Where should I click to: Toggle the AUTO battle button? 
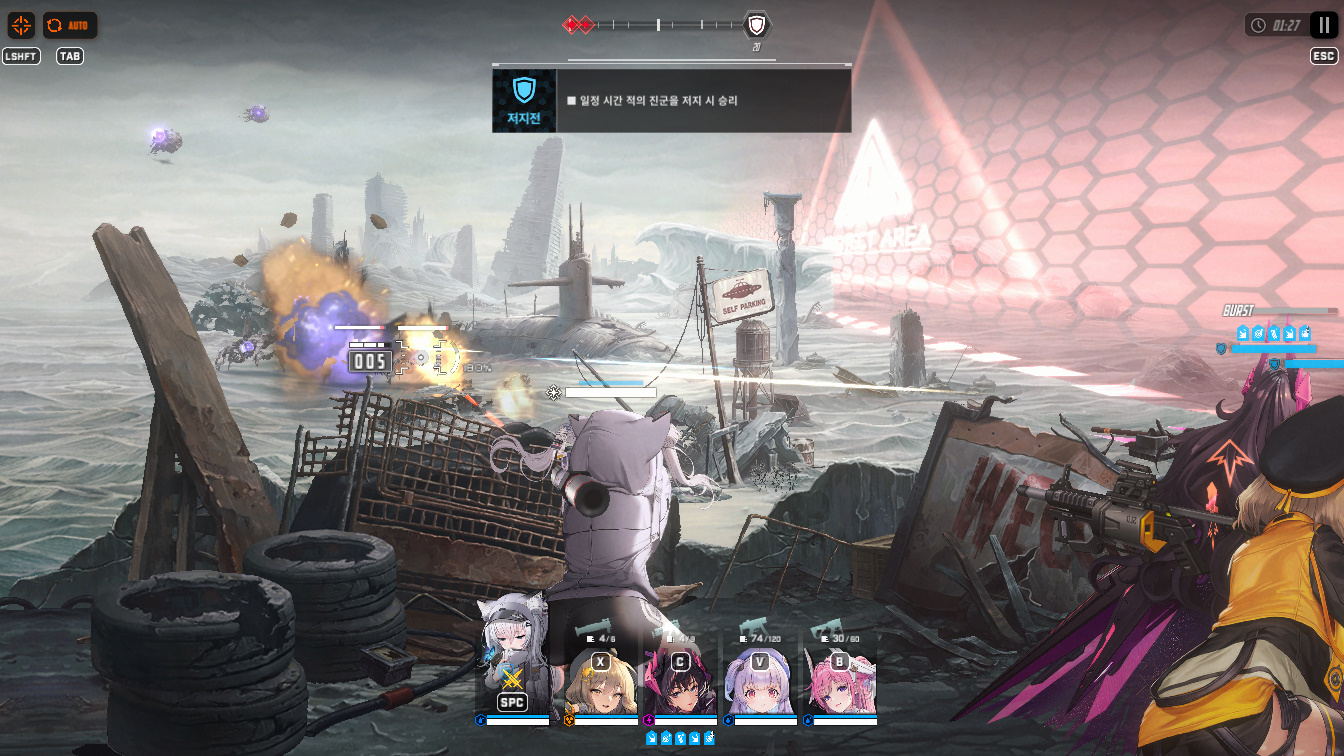click(70, 25)
